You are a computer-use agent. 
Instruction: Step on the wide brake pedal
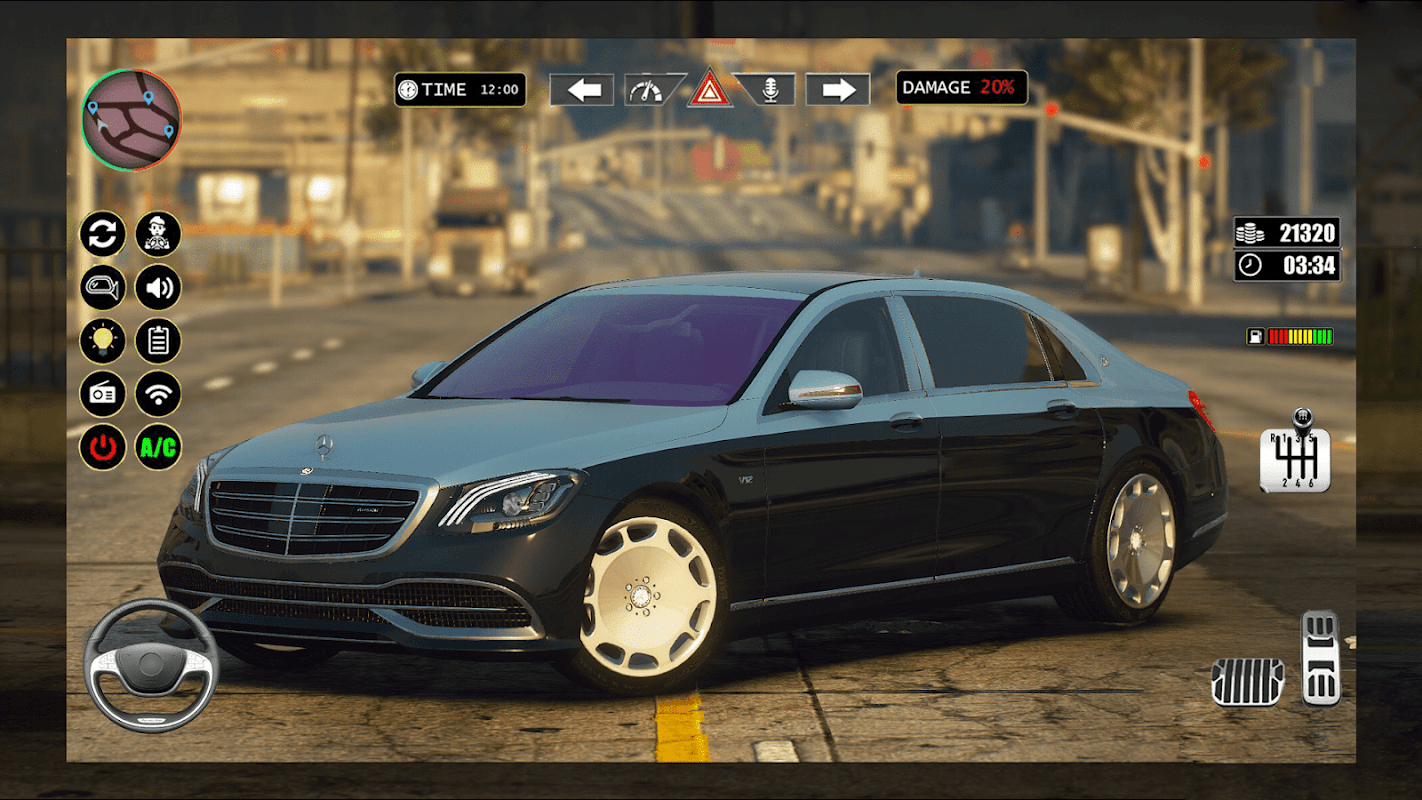(1247, 682)
